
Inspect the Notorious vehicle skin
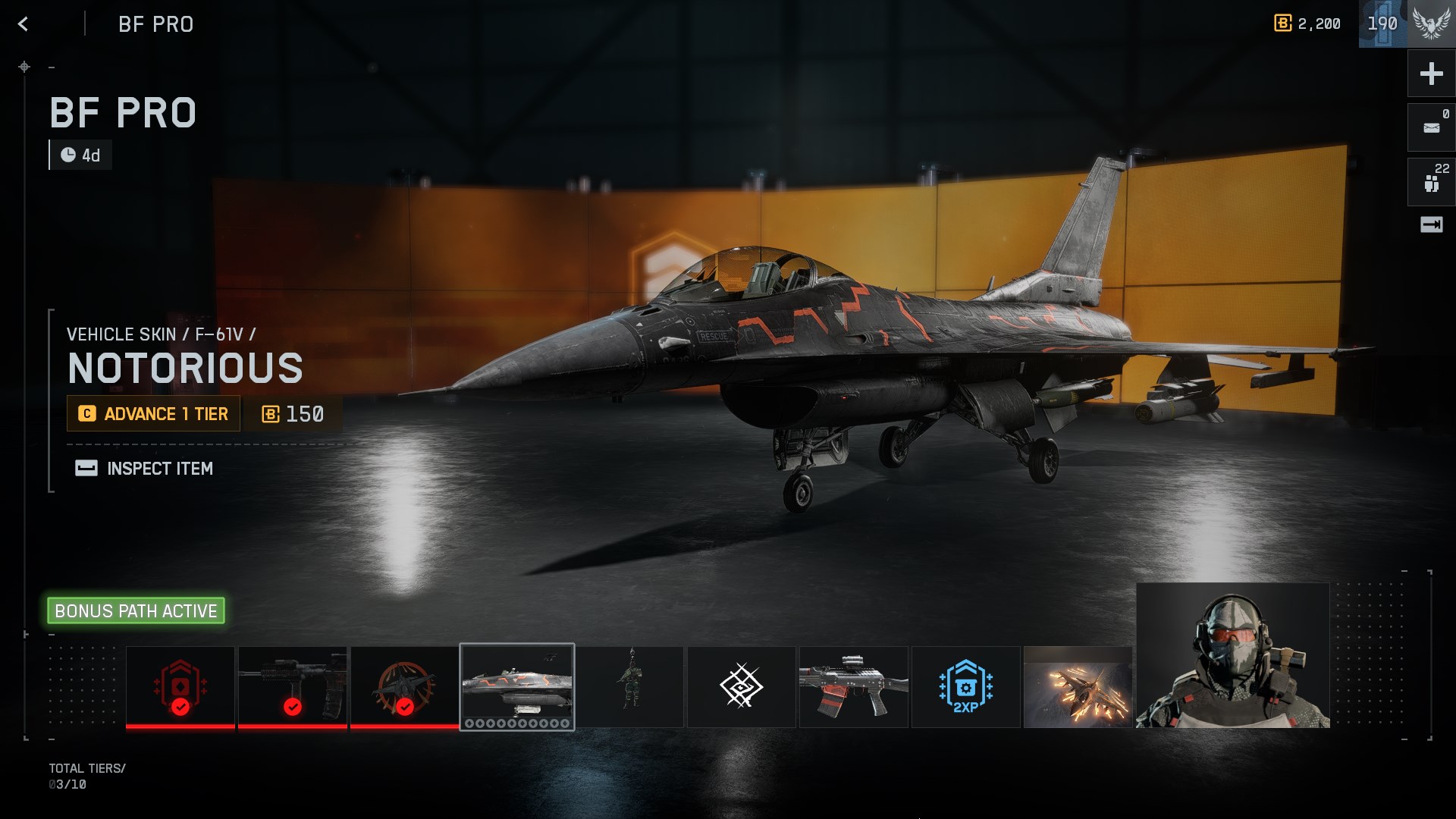(x=144, y=469)
